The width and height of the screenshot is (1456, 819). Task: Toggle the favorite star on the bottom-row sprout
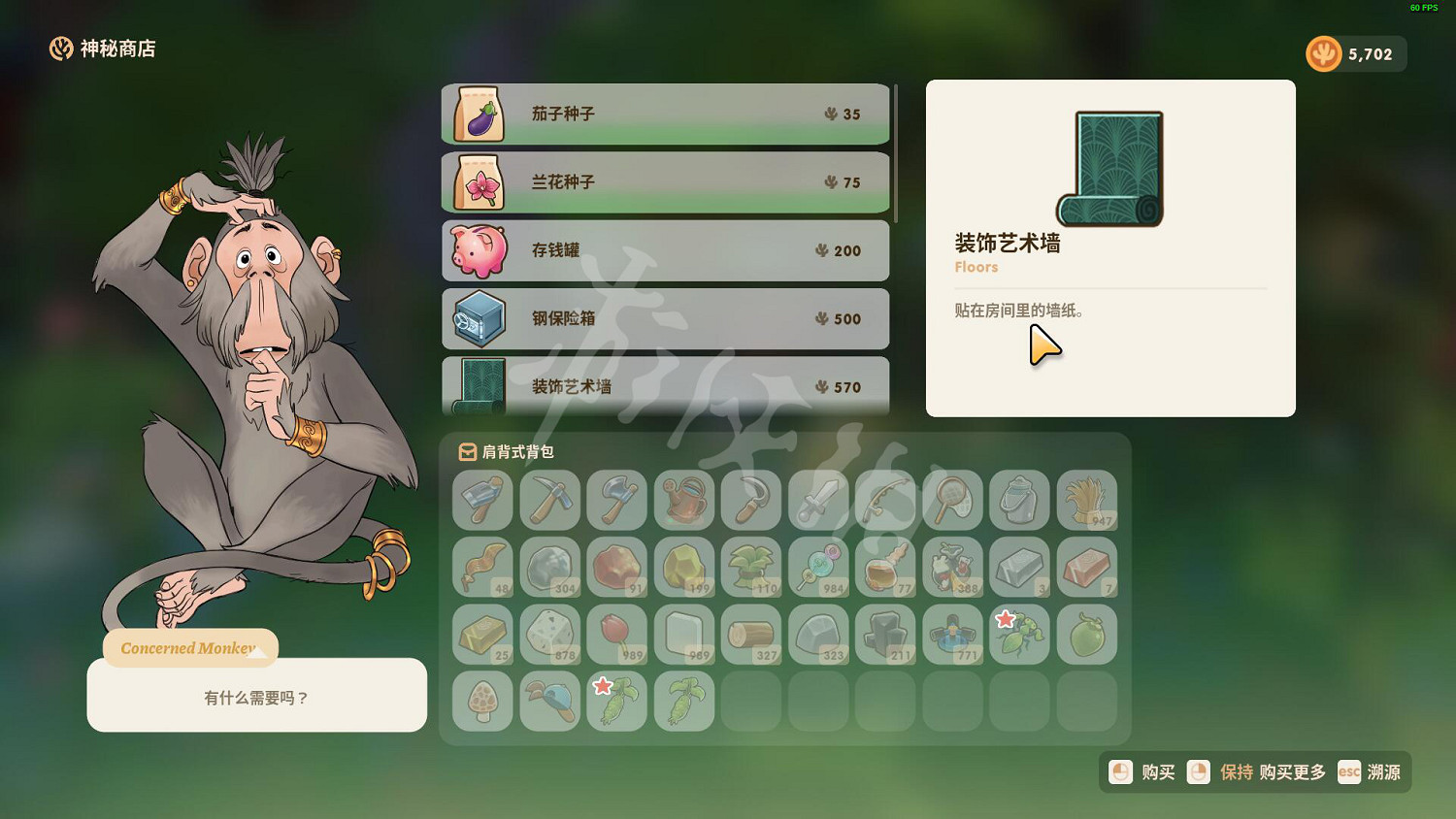603,685
